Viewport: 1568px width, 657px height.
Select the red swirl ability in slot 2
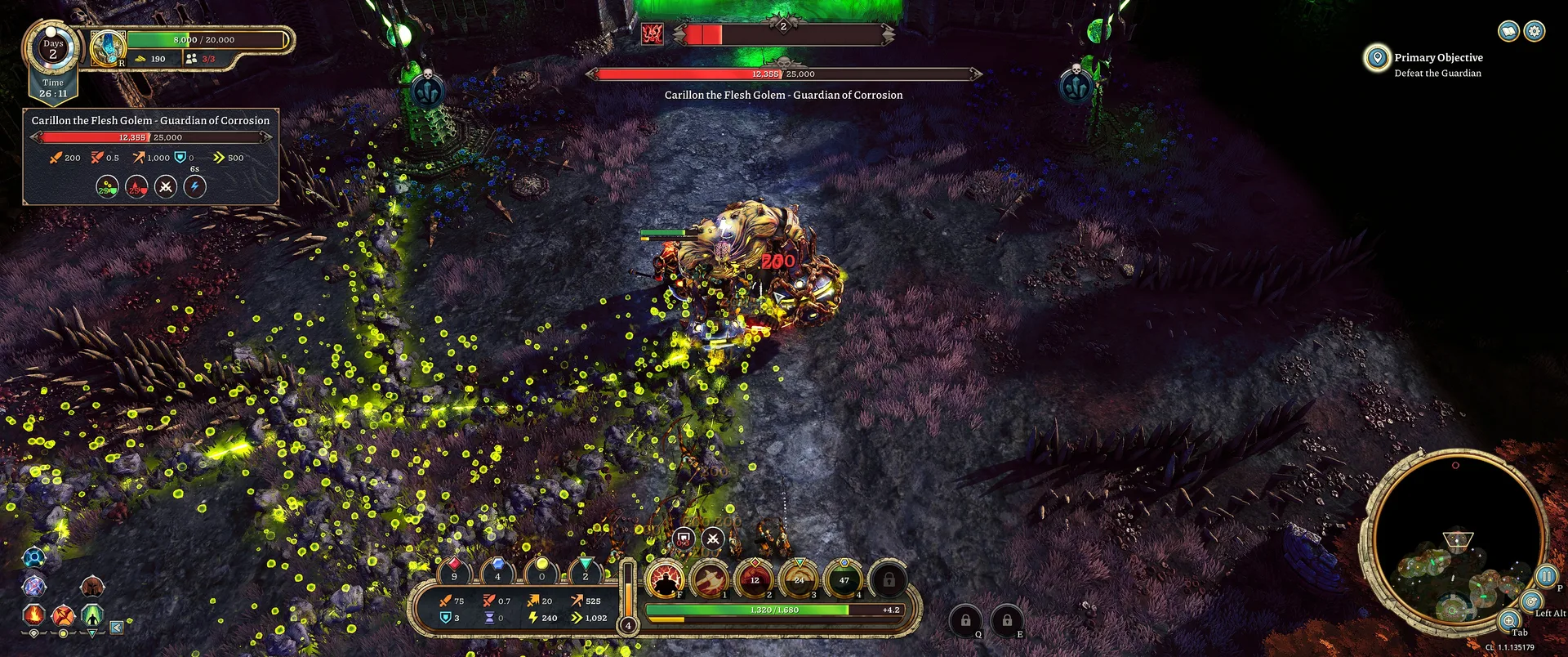(755, 579)
